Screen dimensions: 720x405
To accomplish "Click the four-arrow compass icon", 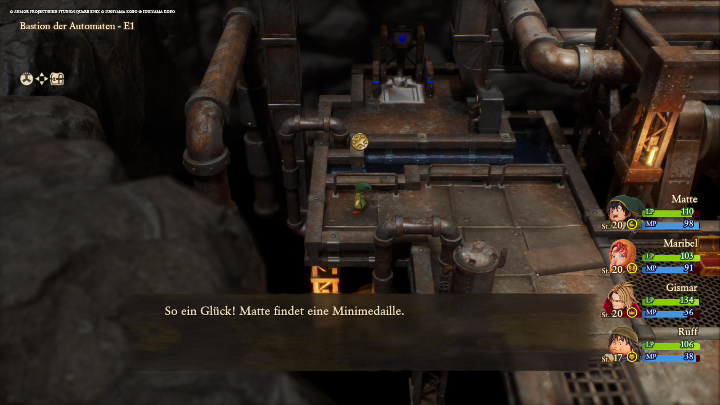I will coord(42,79).
